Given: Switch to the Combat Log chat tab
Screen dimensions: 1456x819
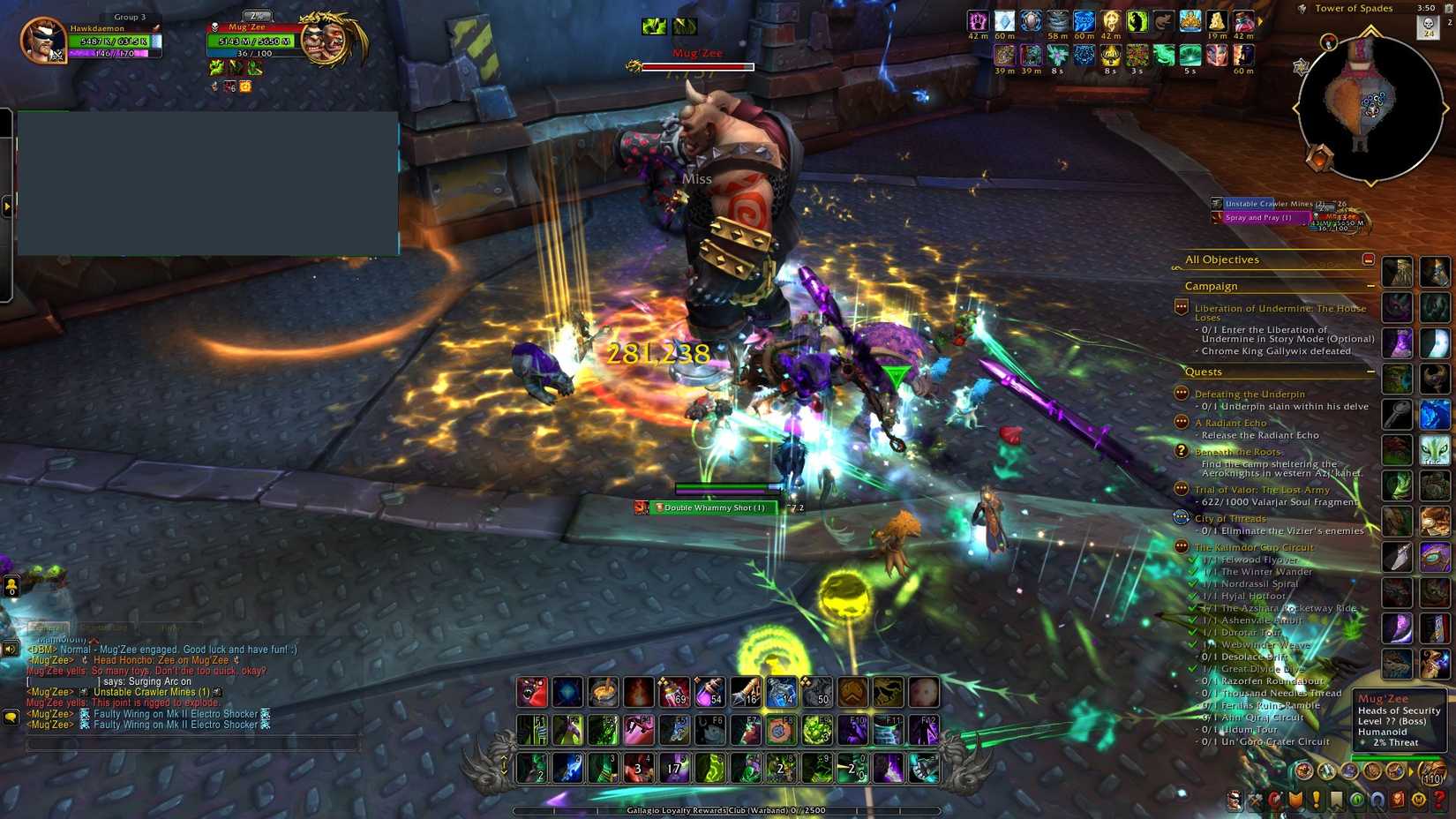Looking at the screenshot, I should pos(104,628).
